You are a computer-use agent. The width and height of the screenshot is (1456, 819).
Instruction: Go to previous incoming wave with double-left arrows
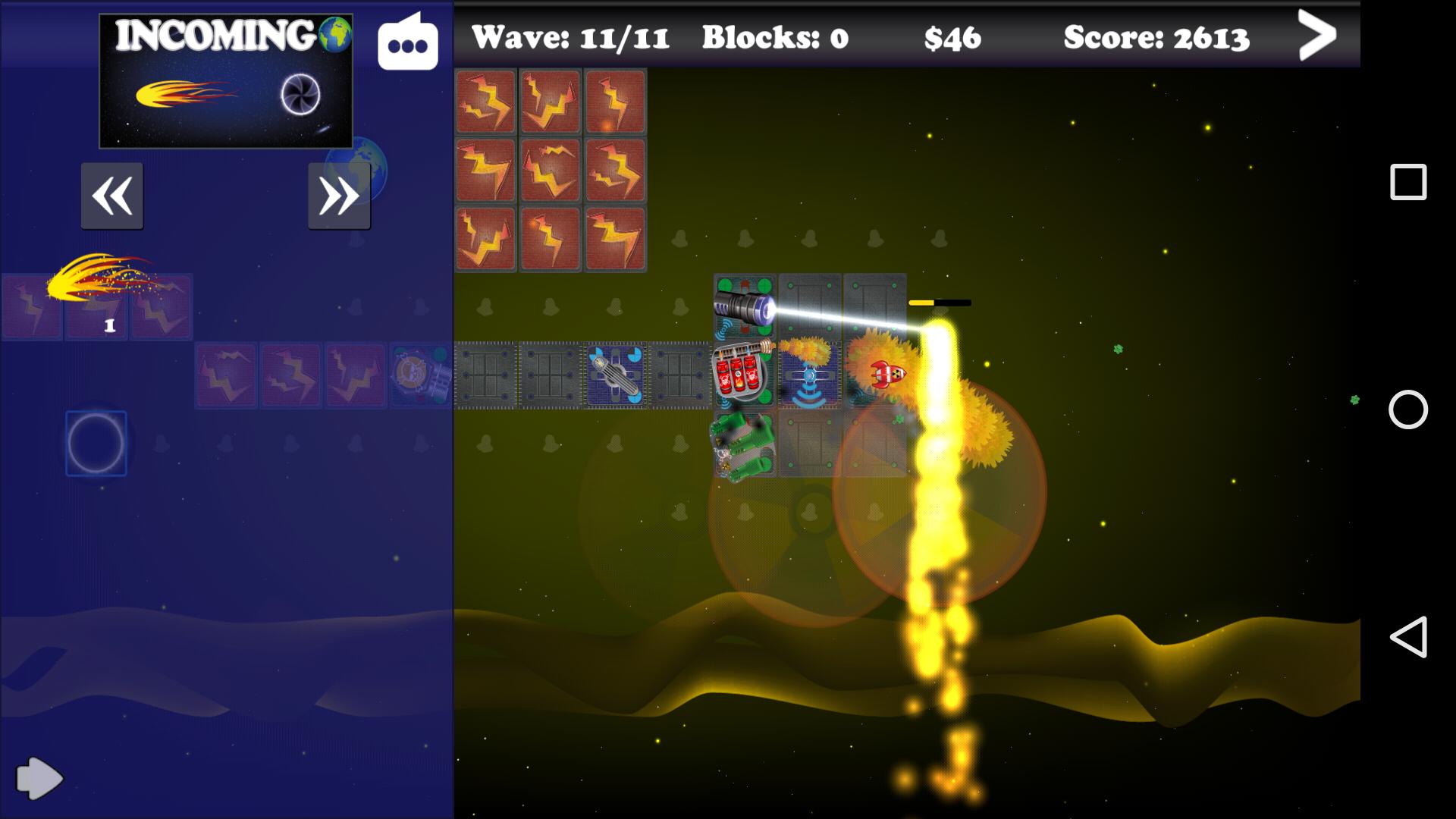point(112,196)
